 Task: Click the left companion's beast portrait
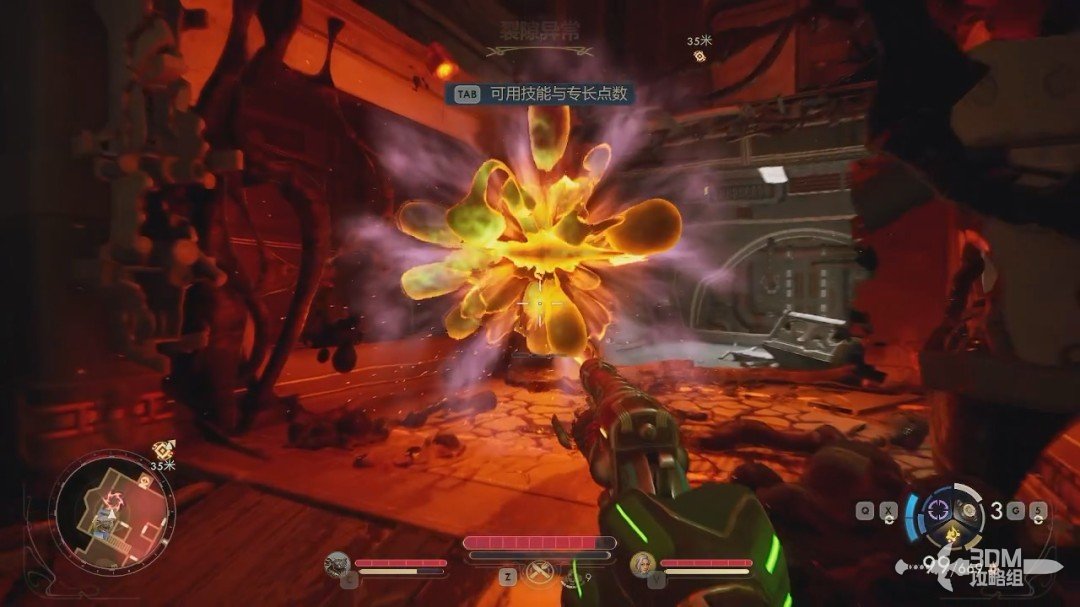point(338,564)
